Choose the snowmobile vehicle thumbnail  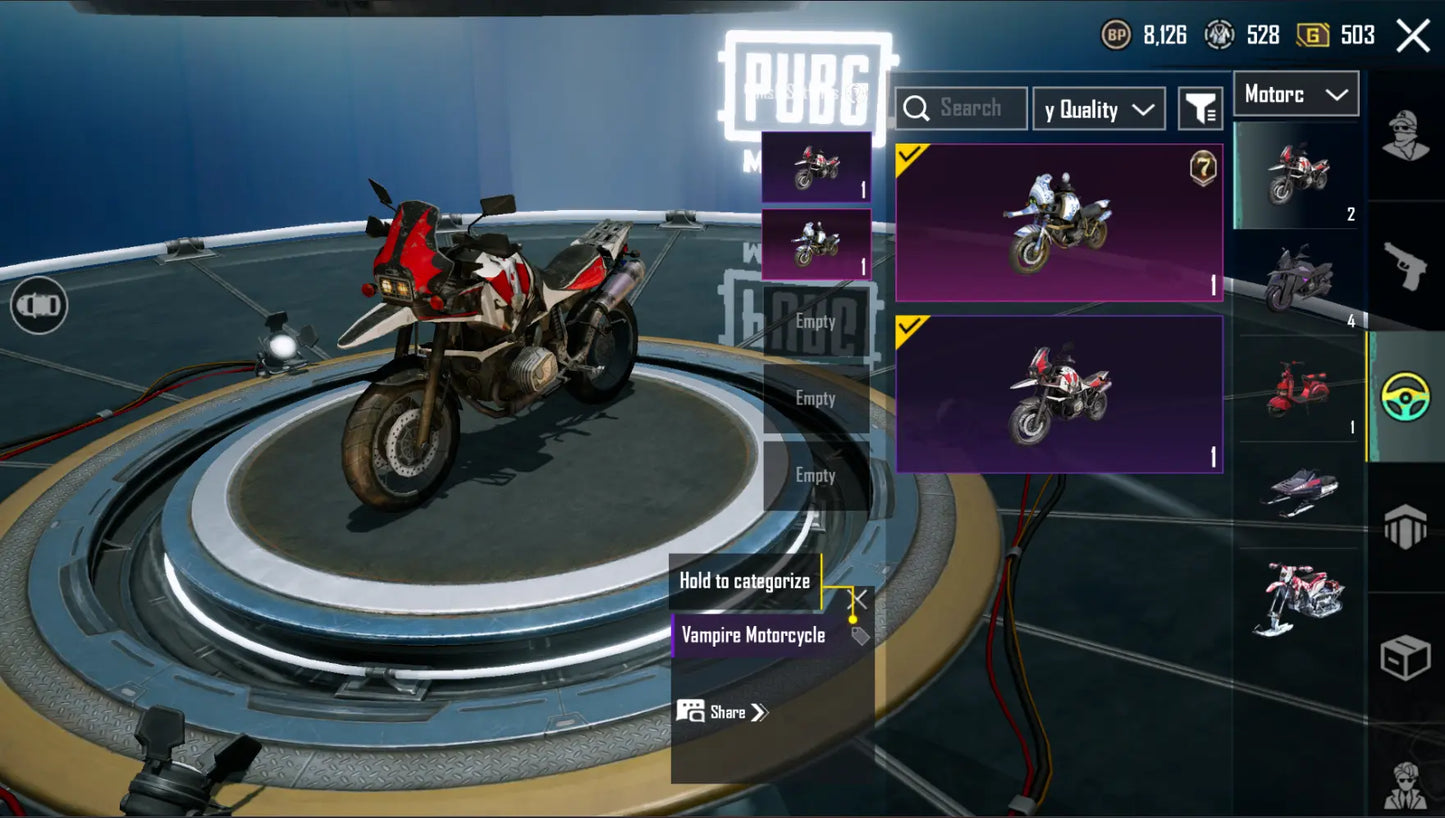pos(1298,492)
